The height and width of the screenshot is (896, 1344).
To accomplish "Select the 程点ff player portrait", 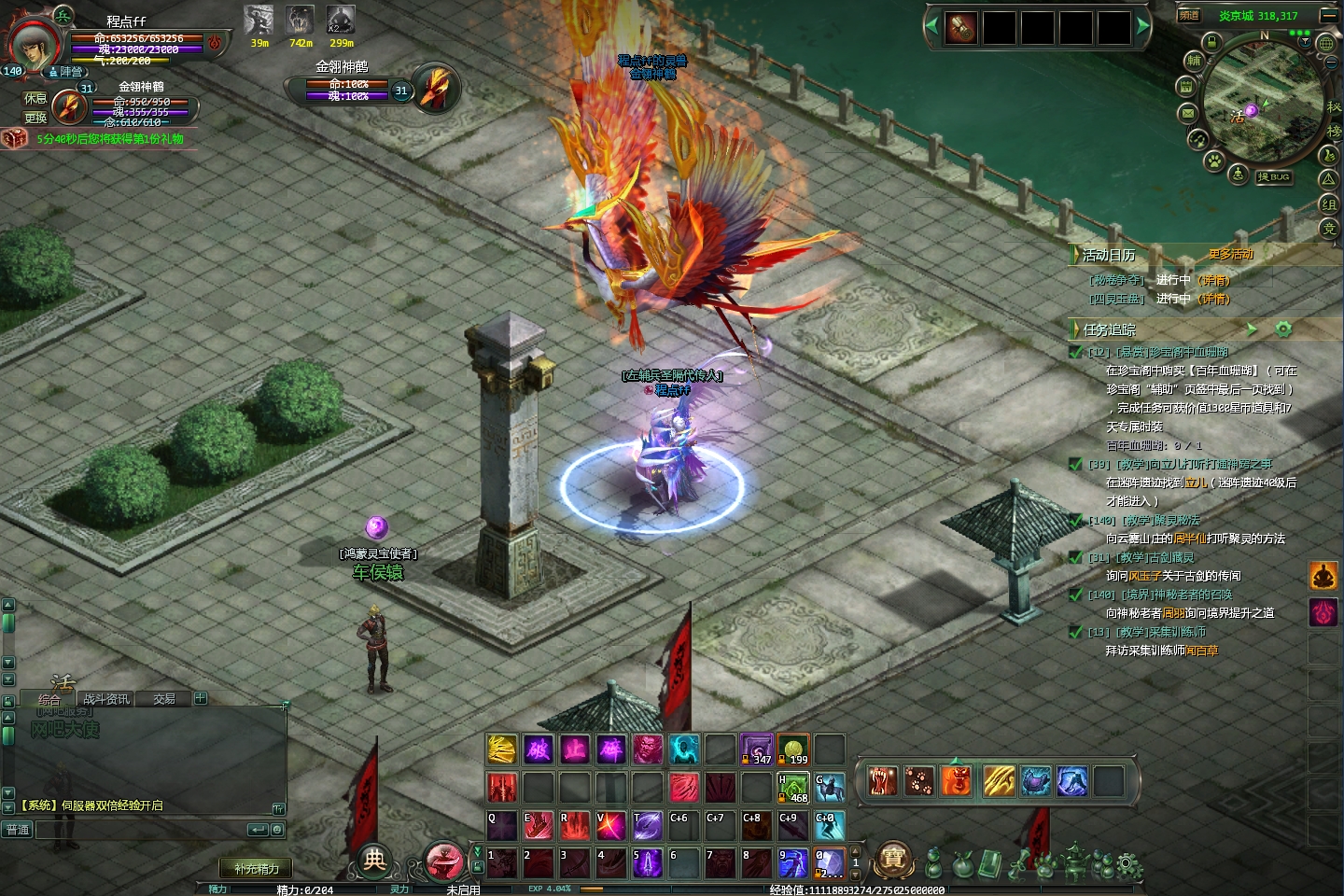I will click(x=35, y=42).
